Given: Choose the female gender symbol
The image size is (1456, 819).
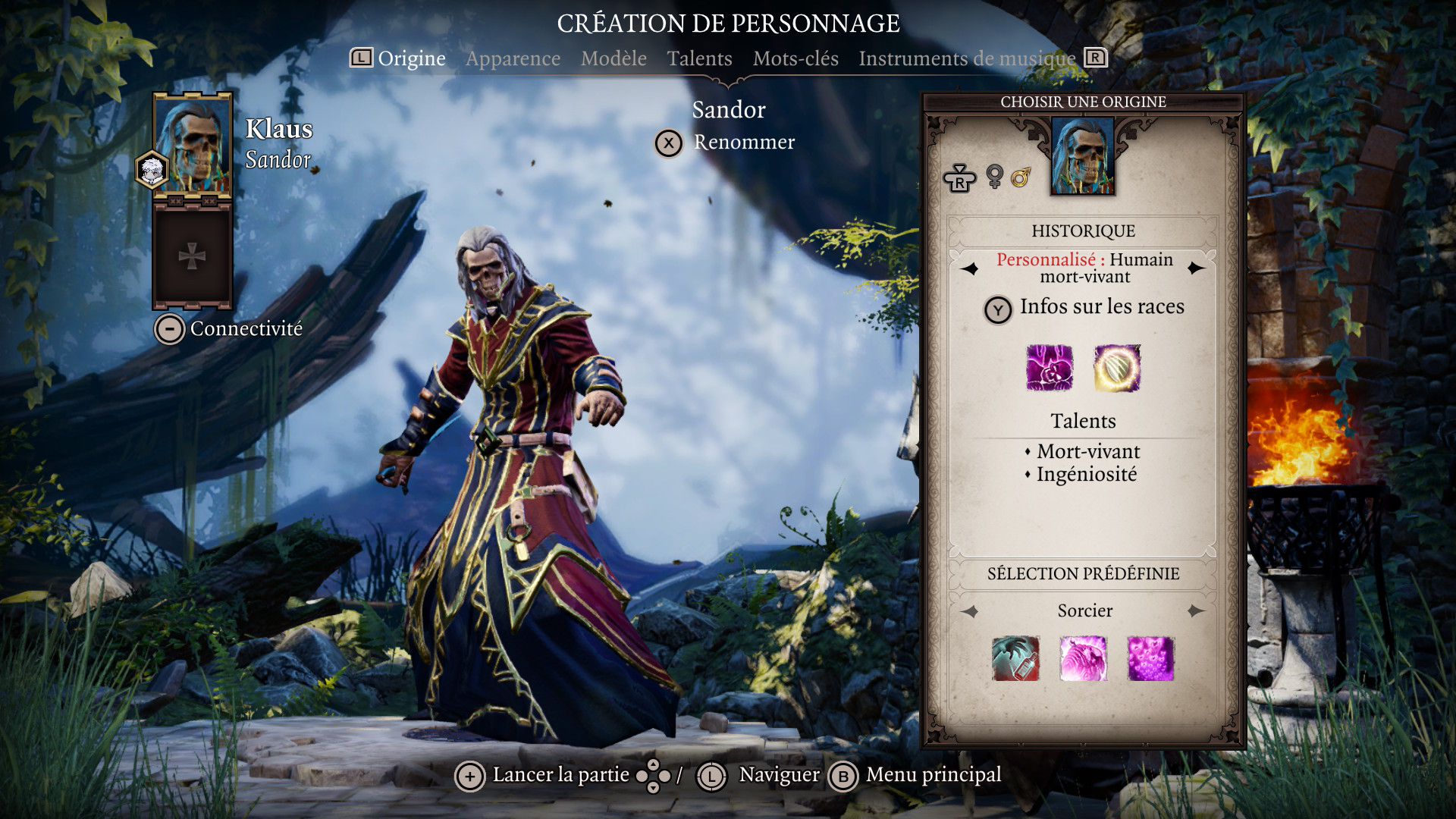Looking at the screenshot, I should 994,177.
